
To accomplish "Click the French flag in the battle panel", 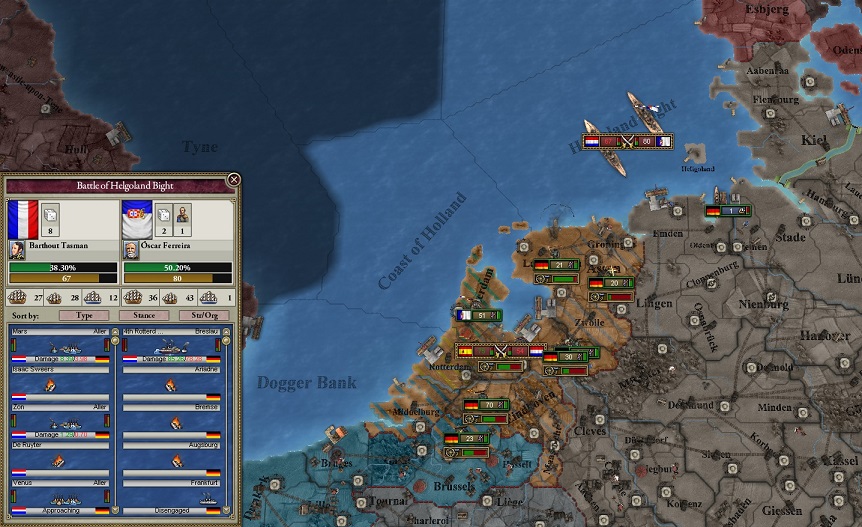I will tap(22, 219).
